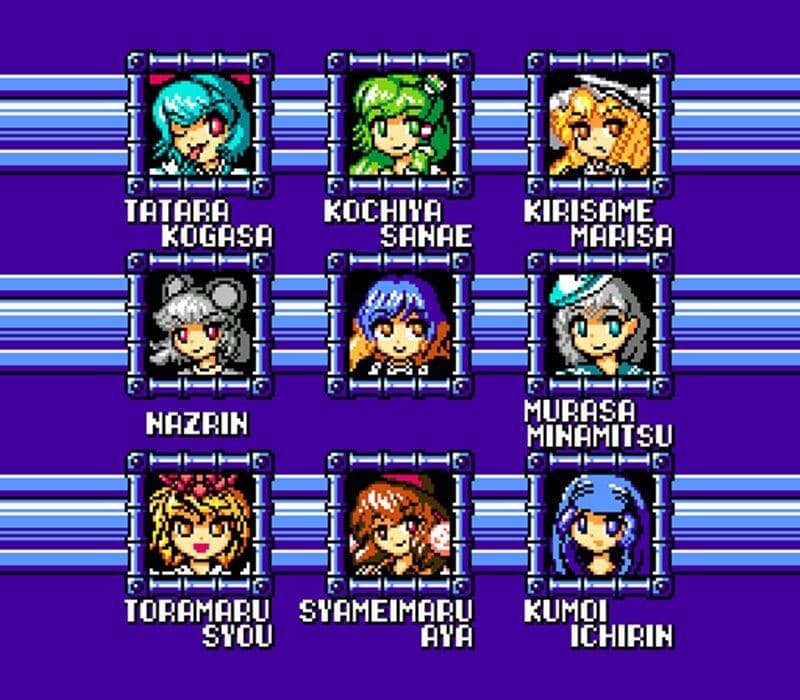
Task: Choose the Kochiya Sanae boss portrait
Action: [x=400, y=124]
